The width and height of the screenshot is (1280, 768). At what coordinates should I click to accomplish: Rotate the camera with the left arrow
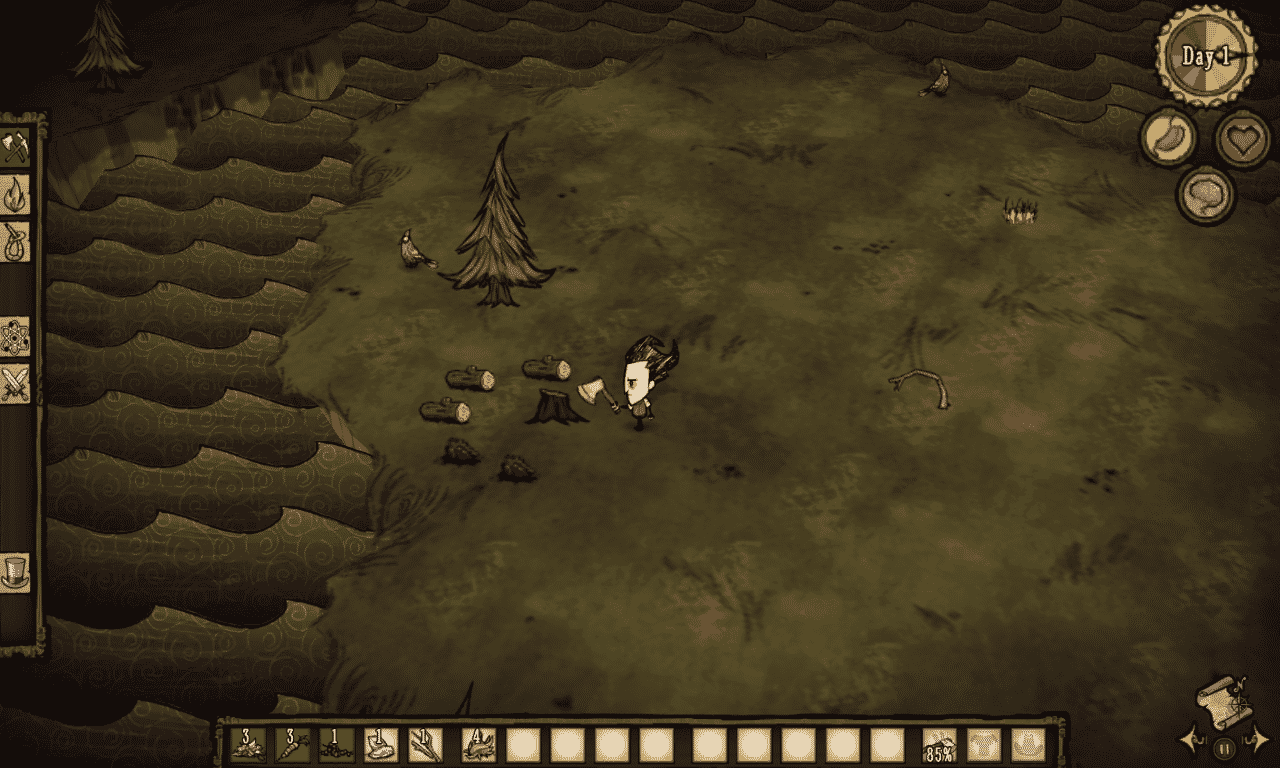(x=1192, y=741)
